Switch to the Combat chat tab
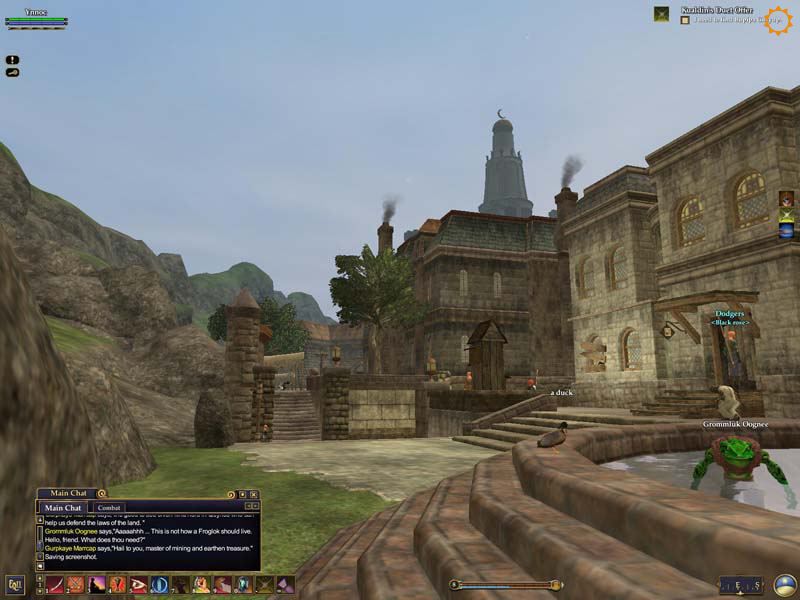800x600 pixels. (x=110, y=508)
